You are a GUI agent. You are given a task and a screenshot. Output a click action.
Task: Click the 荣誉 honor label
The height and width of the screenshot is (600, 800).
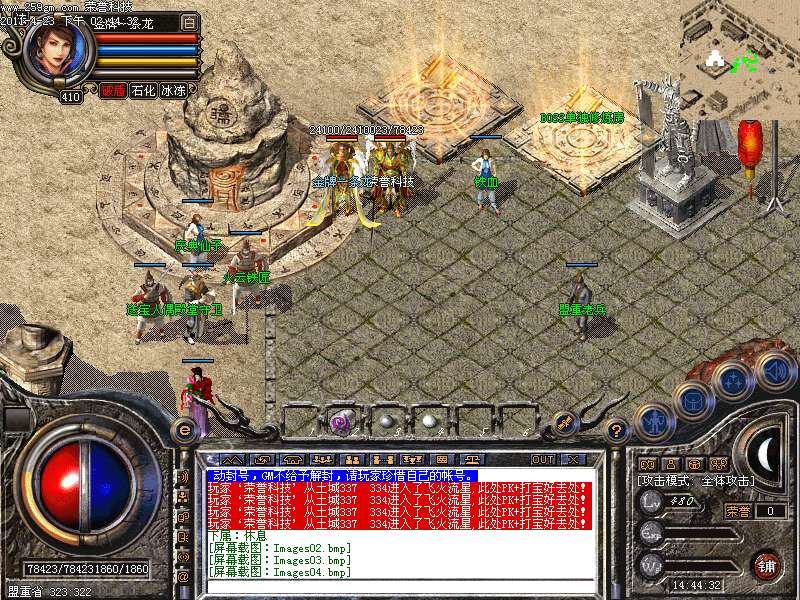point(738,511)
